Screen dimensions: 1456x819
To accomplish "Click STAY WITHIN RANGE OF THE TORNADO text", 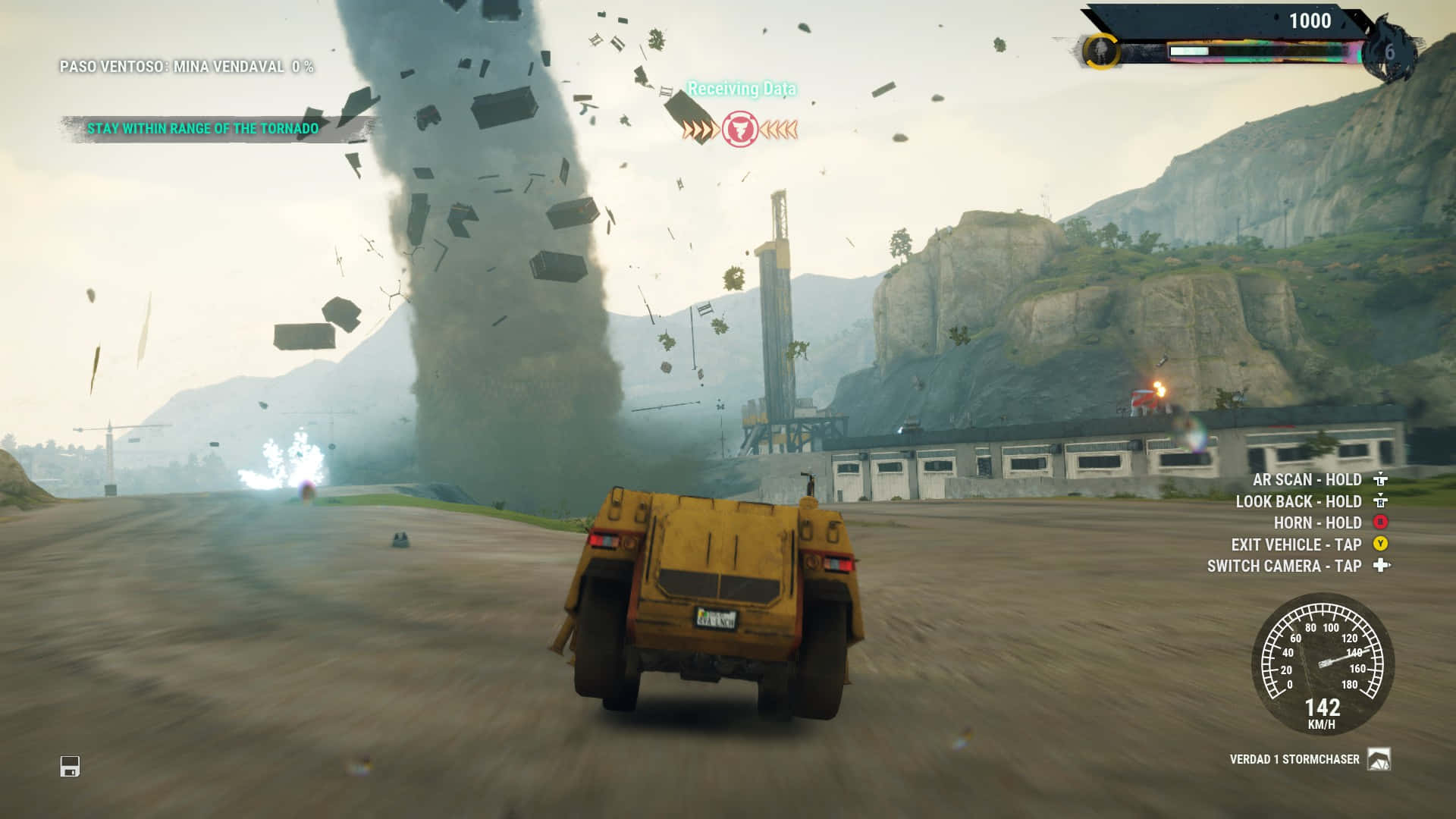I will pyautogui.click(x=203, y=128).
